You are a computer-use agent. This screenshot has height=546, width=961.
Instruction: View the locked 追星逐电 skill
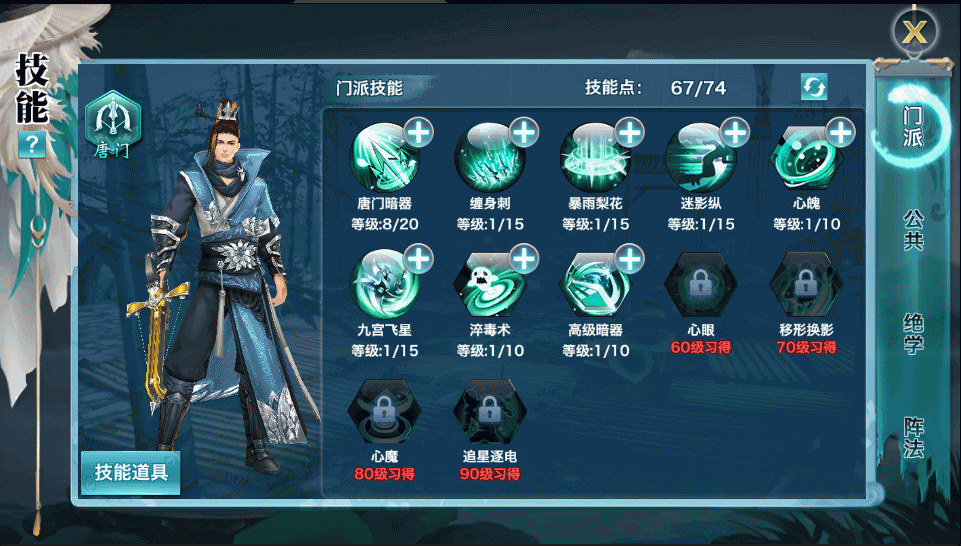[488, 410]
